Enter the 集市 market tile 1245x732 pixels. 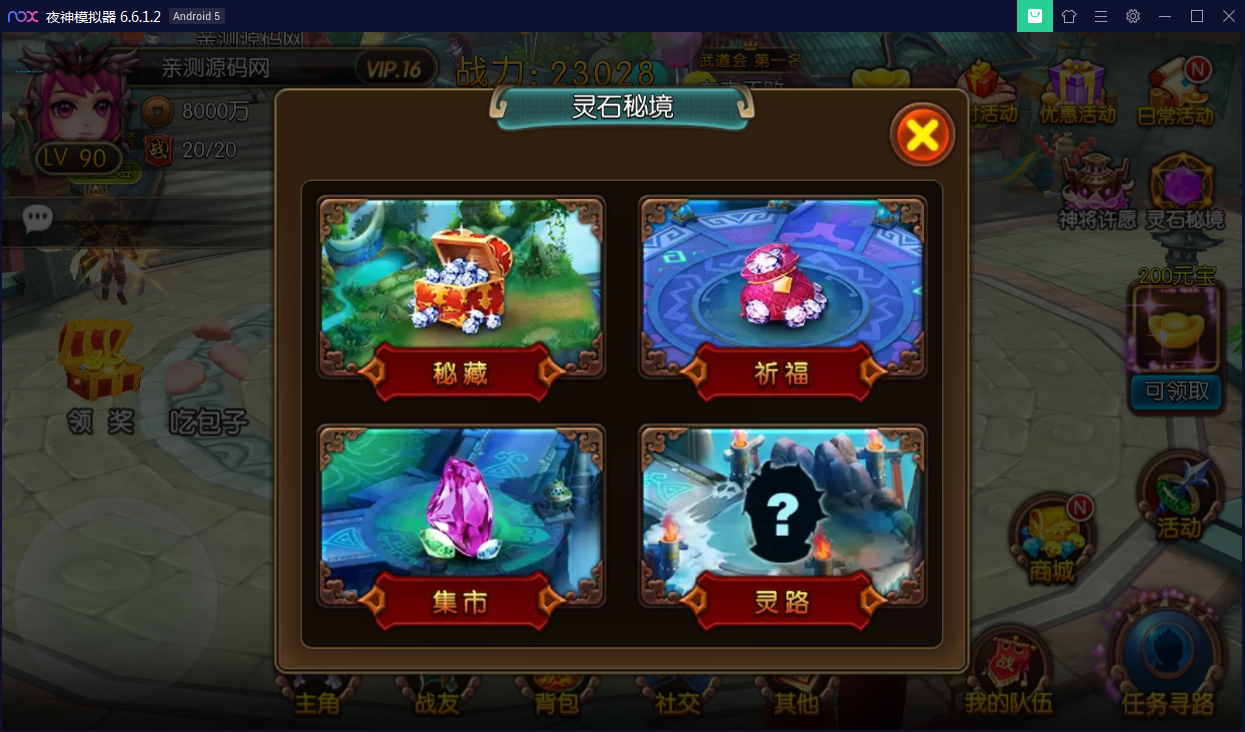[x=461, y=518]
